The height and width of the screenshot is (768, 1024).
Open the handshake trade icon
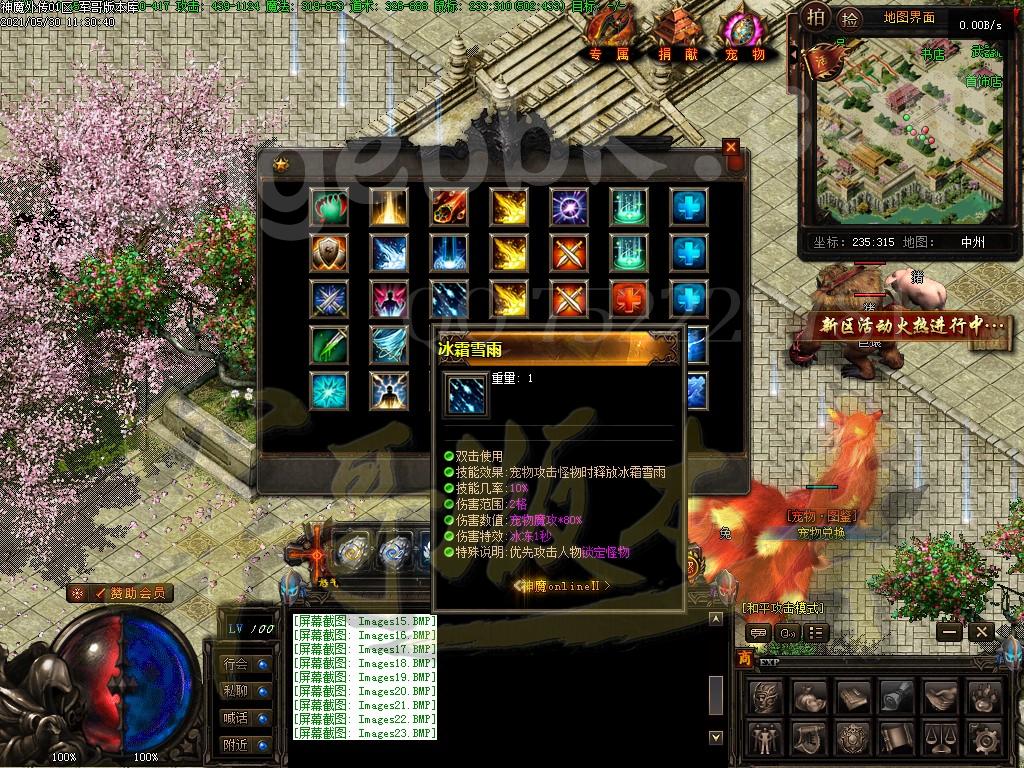point(941,697)
